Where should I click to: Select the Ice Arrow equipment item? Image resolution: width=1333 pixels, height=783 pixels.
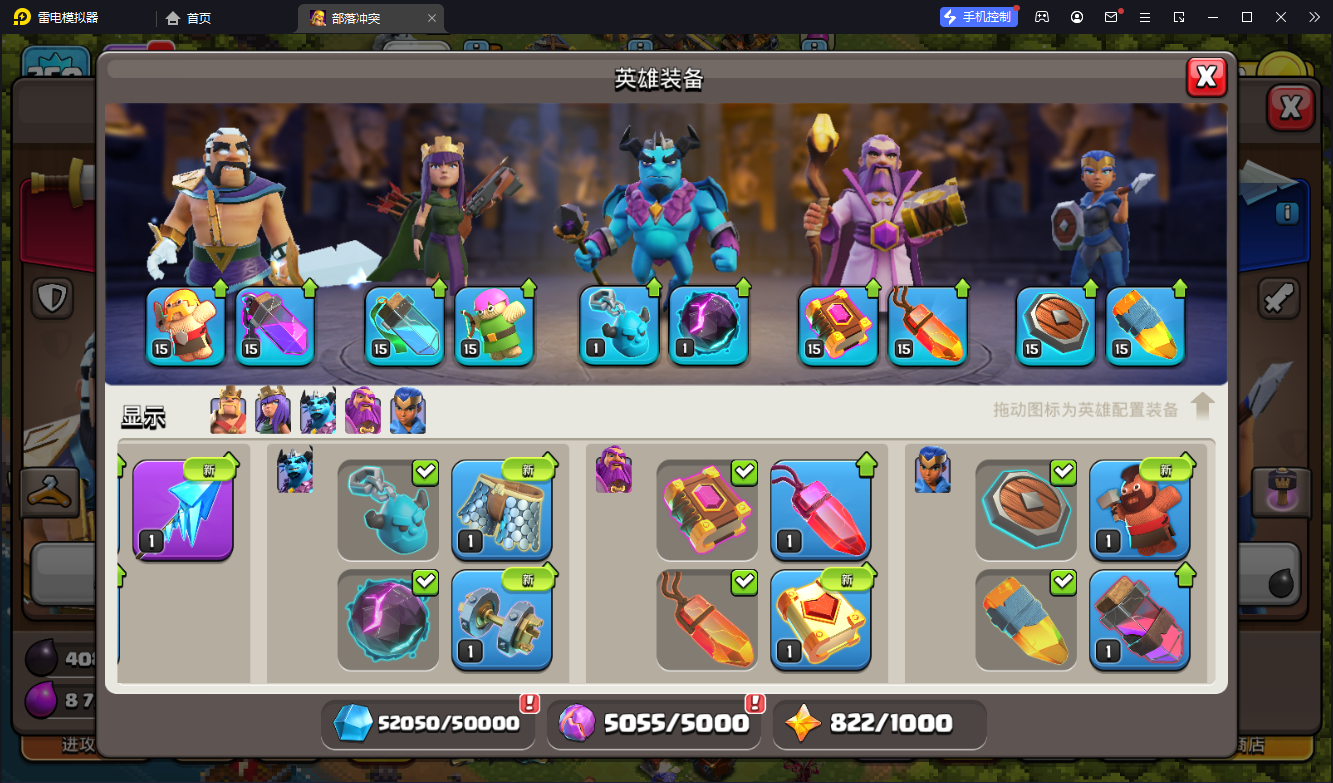tap(183, 509)
